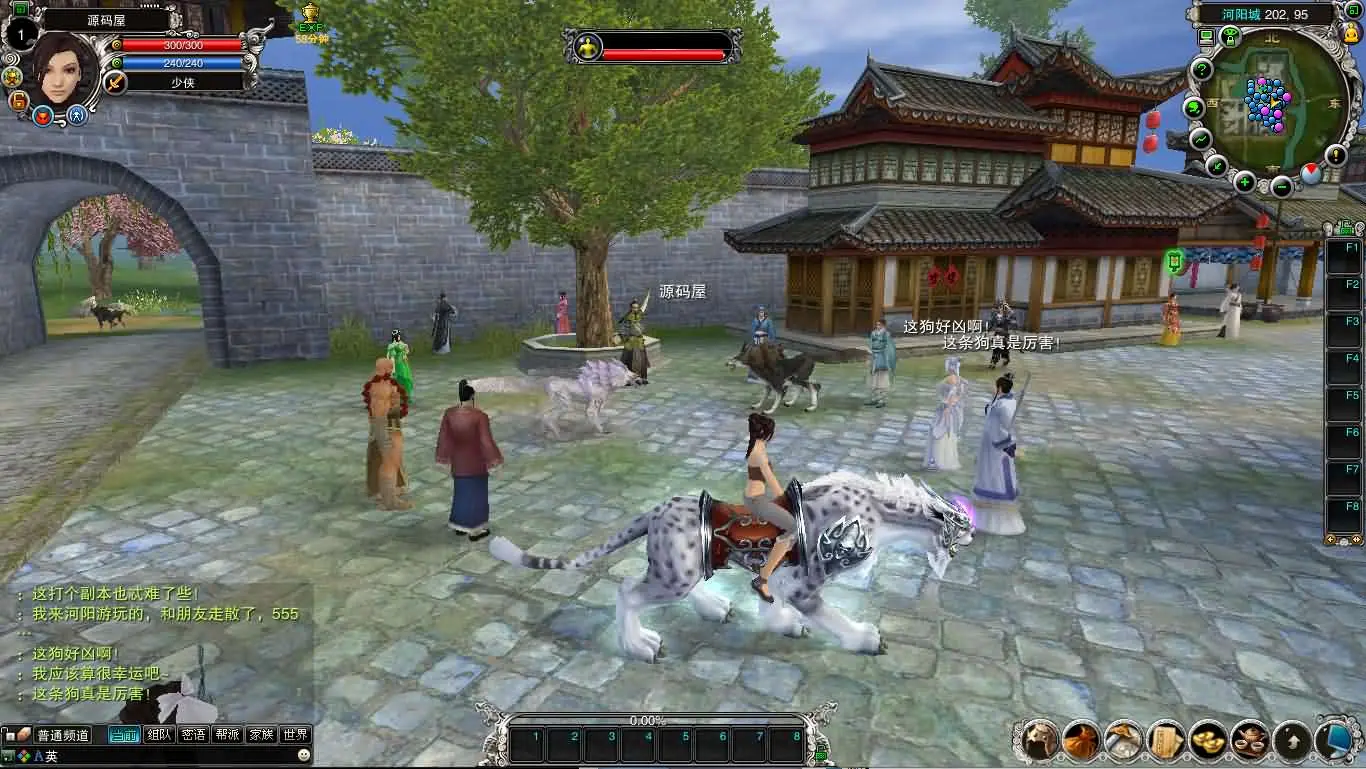The height and width of the screenshot is (769, 1366).
Task: Open the orange bag inventory icon
Action: tap(1081, 740)
